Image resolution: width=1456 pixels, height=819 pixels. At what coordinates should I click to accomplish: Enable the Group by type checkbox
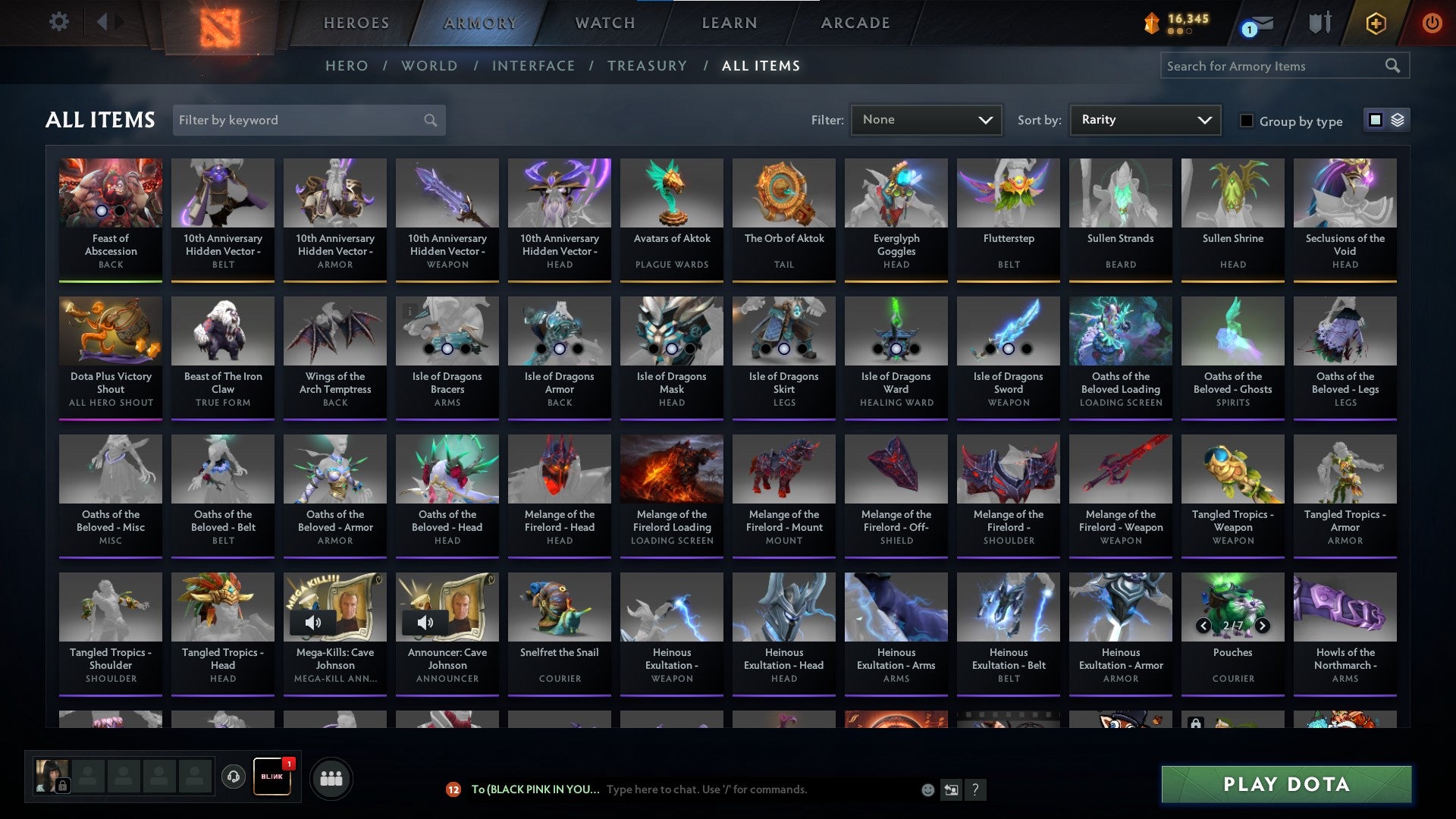[x=1246, y=121]
